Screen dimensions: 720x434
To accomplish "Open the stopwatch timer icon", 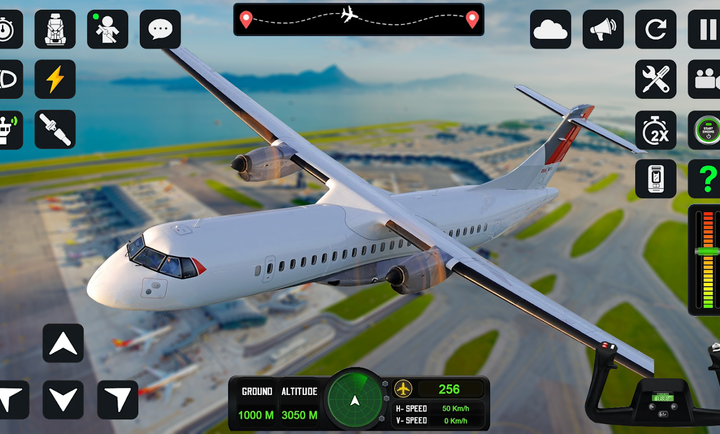I will (x=7, y=29).
